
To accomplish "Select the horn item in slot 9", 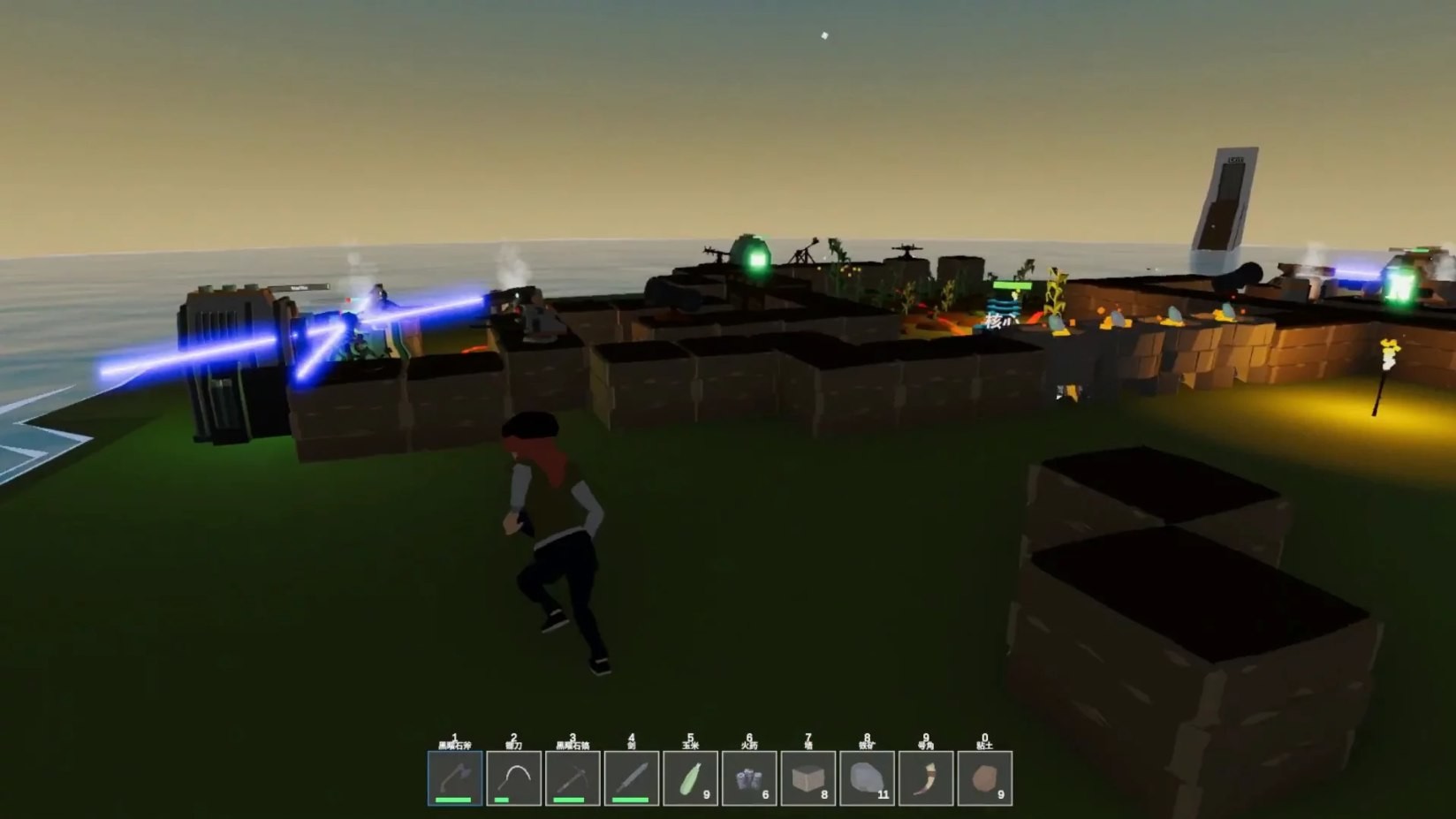I will tap(927, 777).
